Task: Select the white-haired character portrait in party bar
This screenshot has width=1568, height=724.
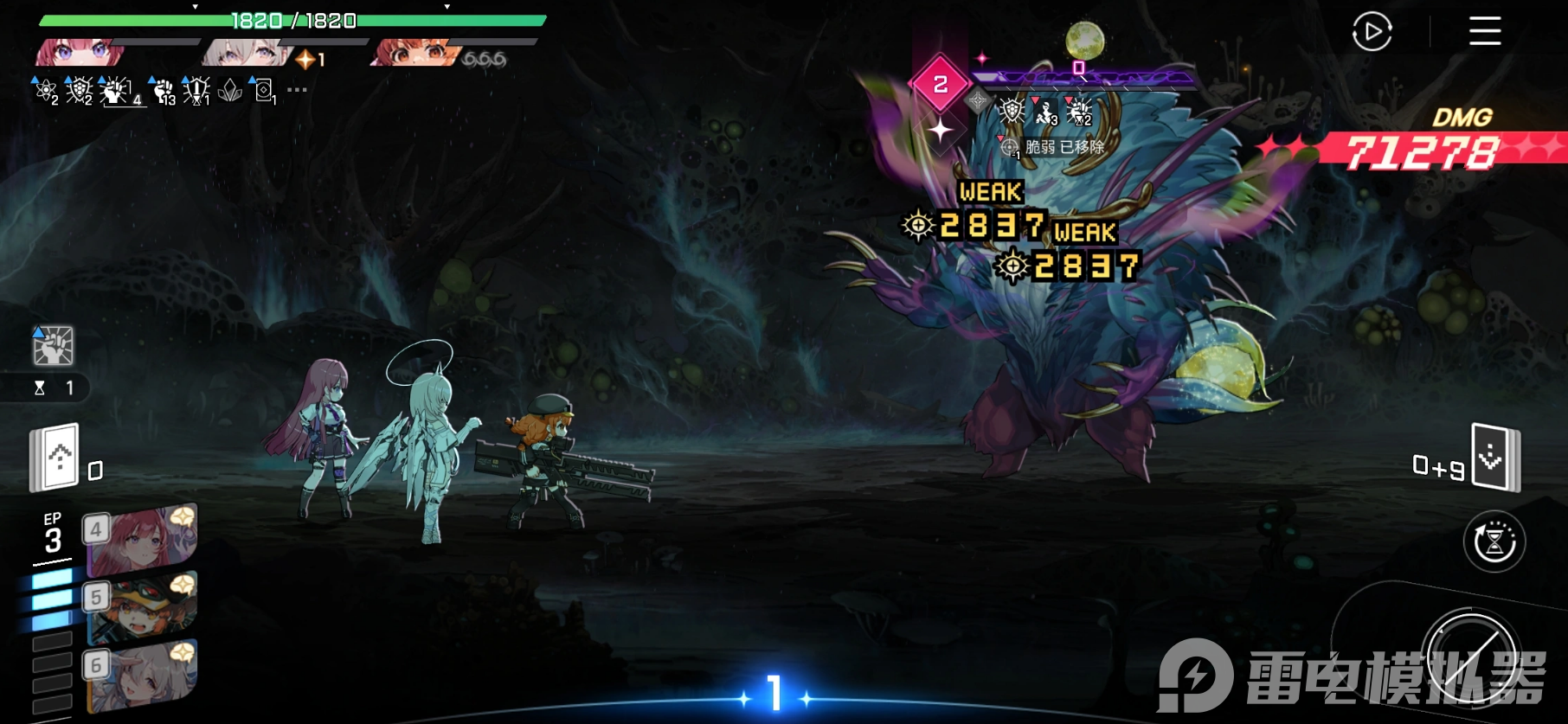Action: 246,54
